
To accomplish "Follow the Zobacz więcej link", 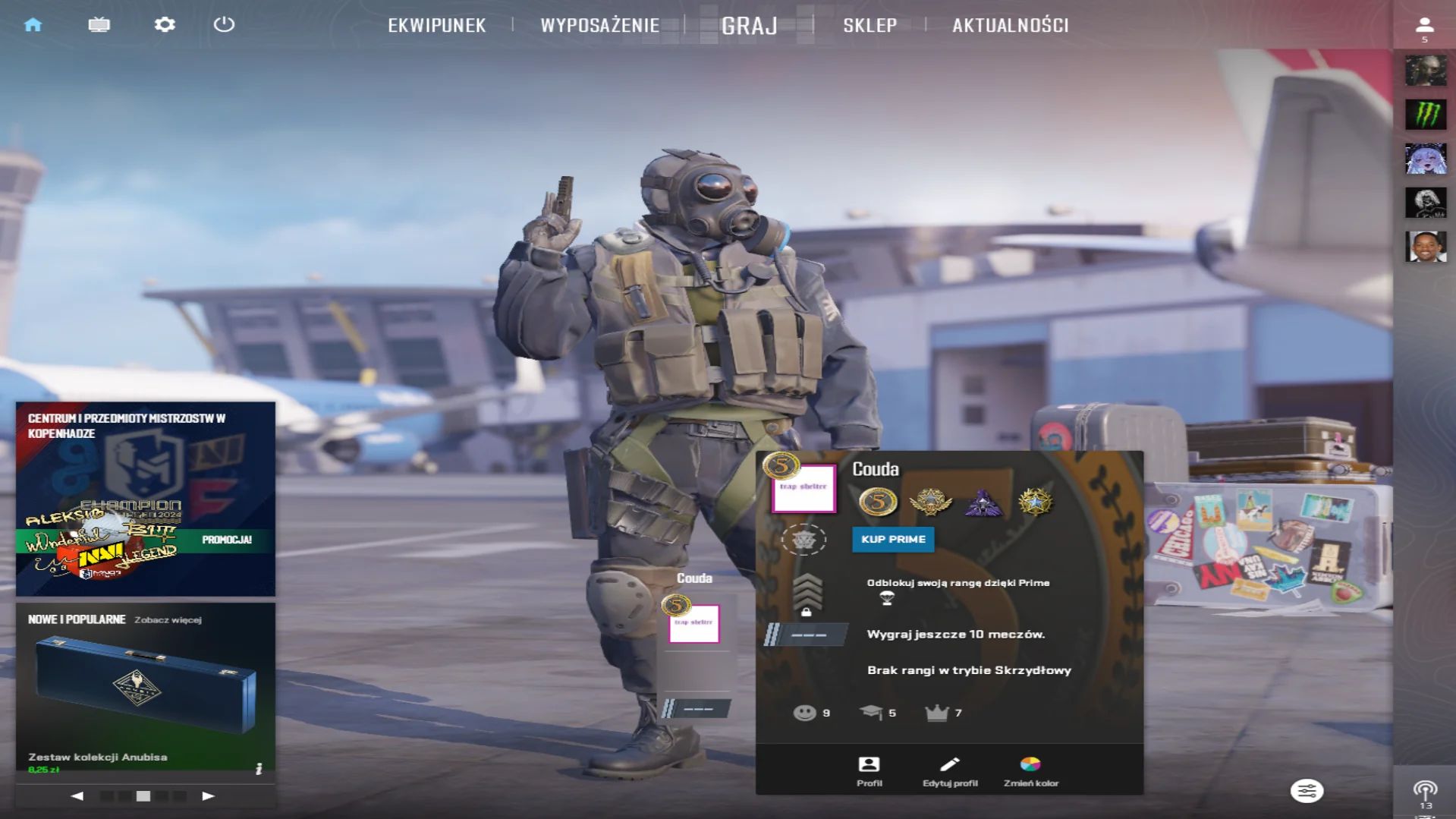I will pos(168,620).
